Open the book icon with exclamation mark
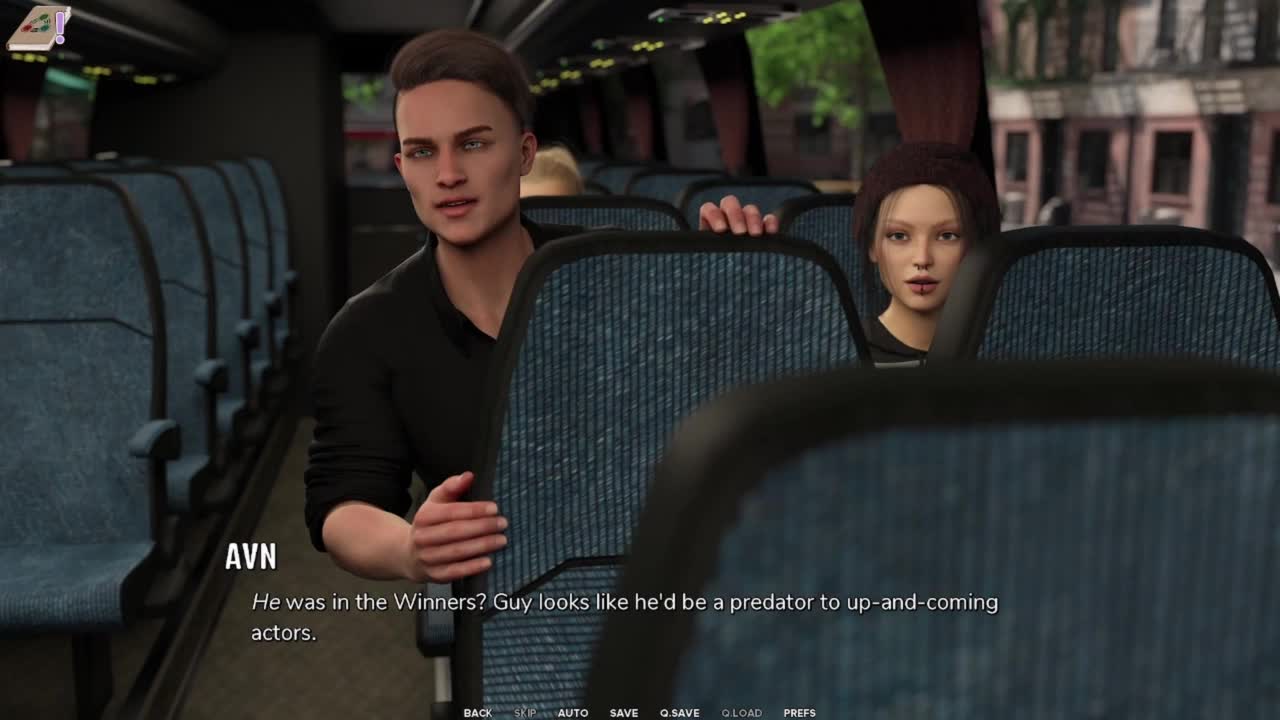1280x720 pixels. click(x=38, y=28)
